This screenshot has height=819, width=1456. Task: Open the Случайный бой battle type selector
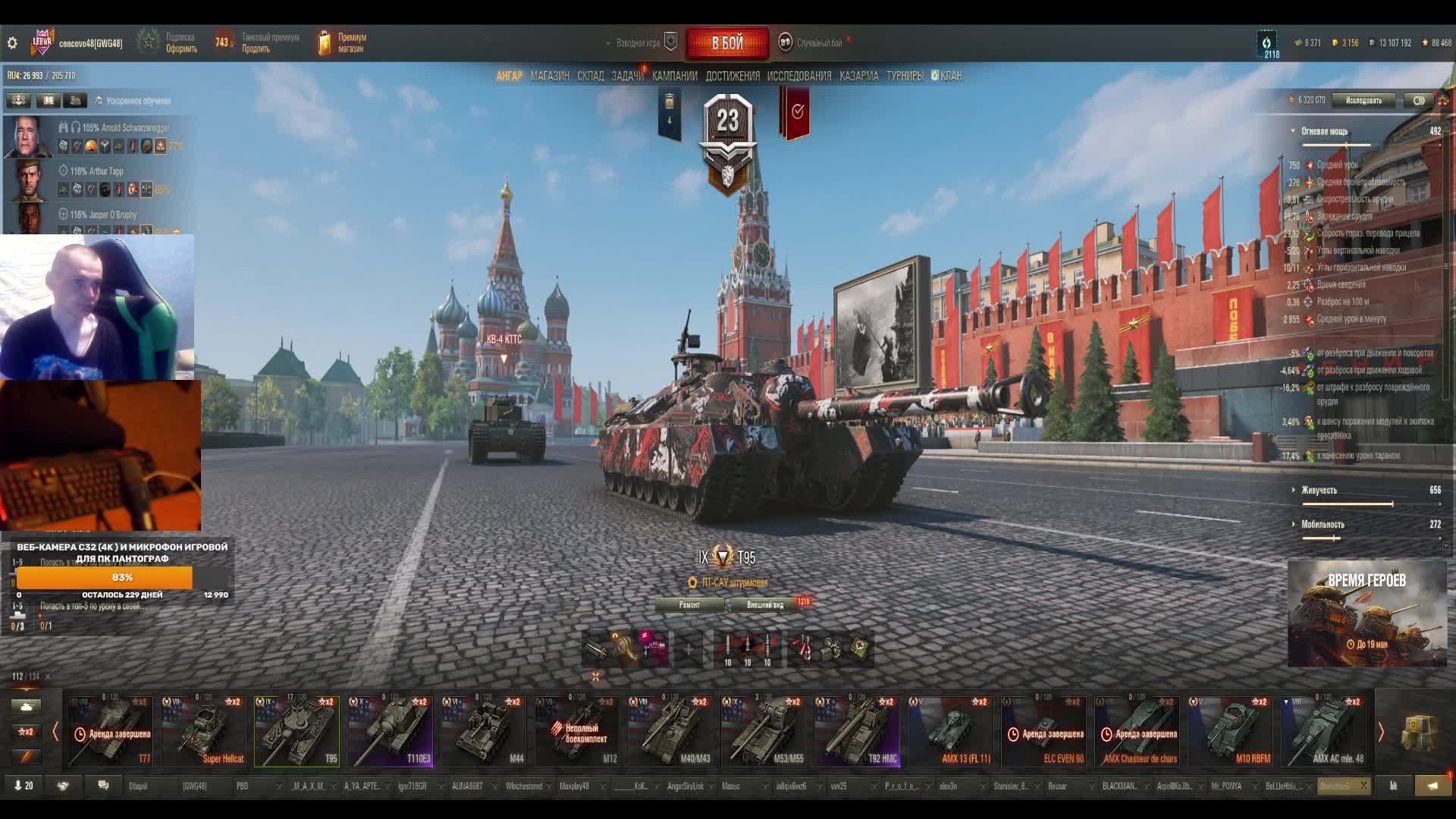tap(818, 43)
